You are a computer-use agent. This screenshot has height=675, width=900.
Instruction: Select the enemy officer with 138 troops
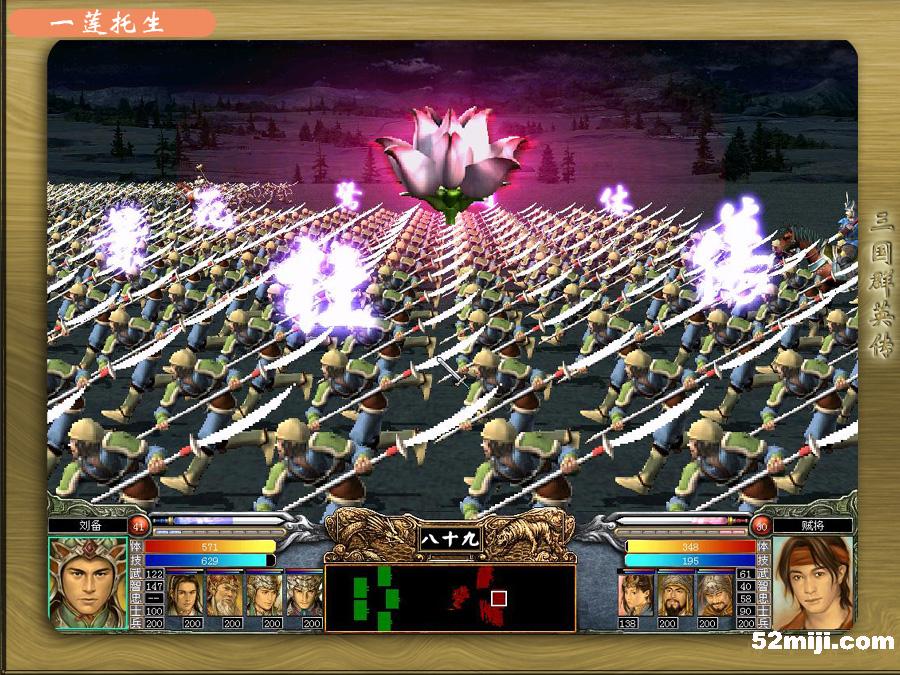(634, 594)
